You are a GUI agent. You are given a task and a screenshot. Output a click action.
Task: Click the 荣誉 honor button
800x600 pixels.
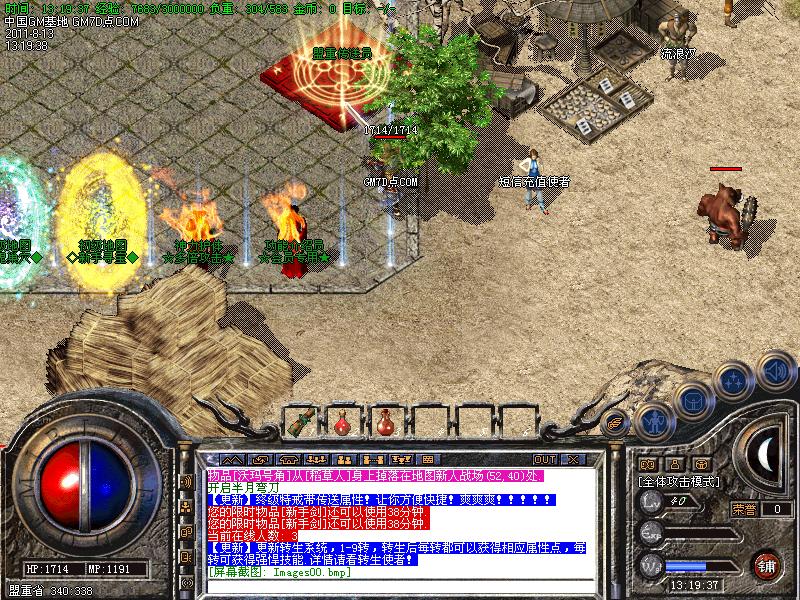(x=743, y=509)
